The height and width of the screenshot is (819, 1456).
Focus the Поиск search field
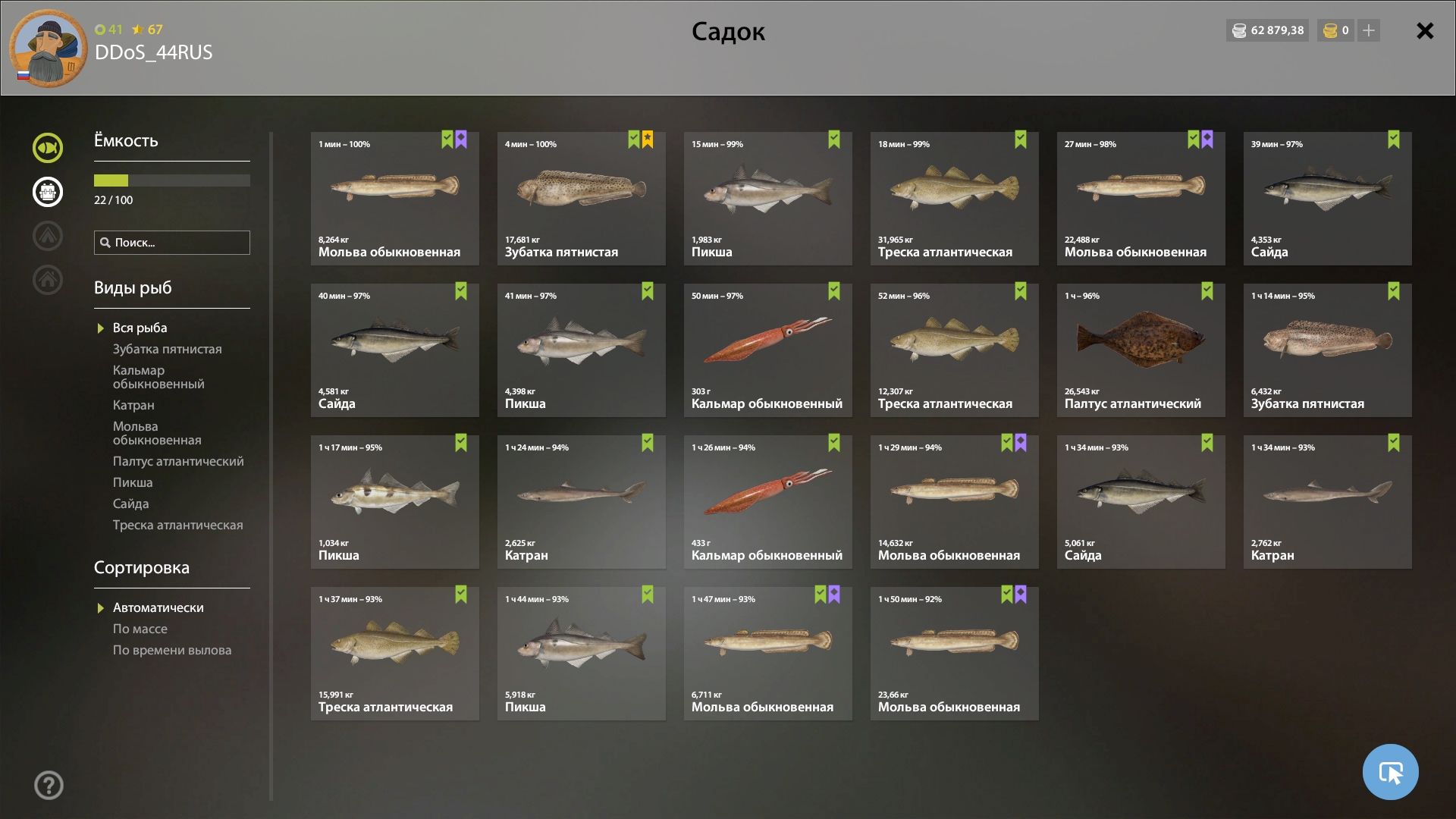click(x=179, y=243)
